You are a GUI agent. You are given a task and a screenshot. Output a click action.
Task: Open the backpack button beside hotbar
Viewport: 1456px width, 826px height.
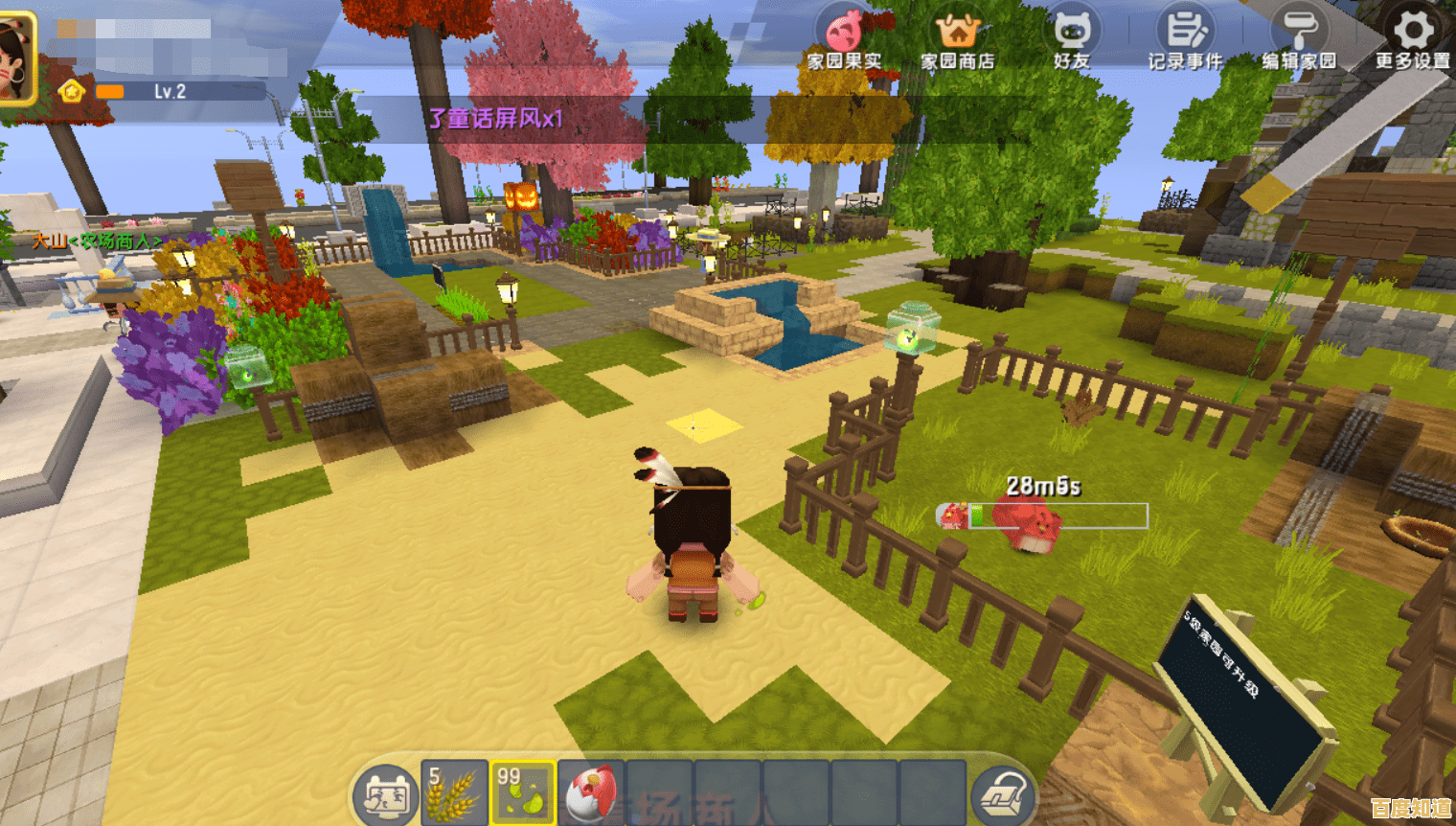(1002, 796)
